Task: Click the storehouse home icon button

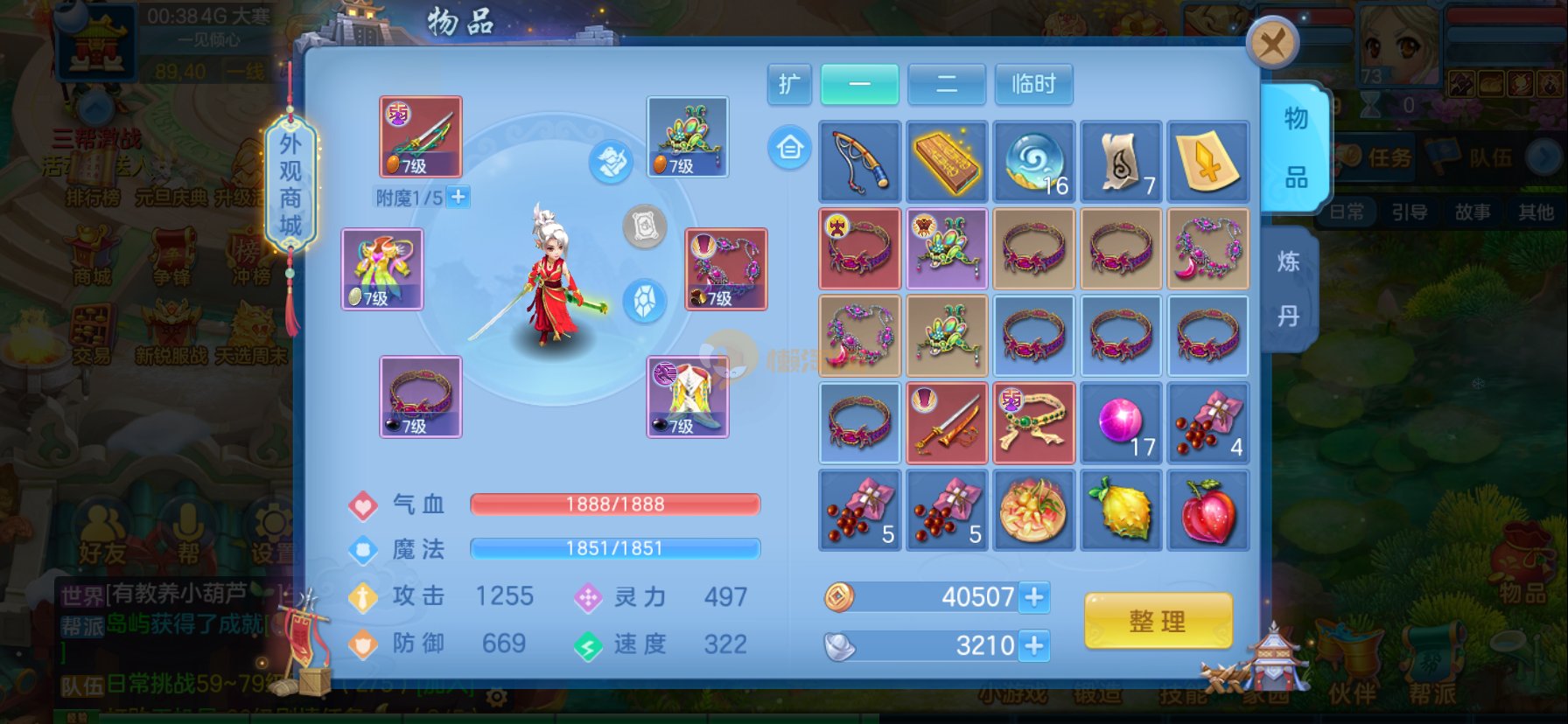Action: pos(789,148)
